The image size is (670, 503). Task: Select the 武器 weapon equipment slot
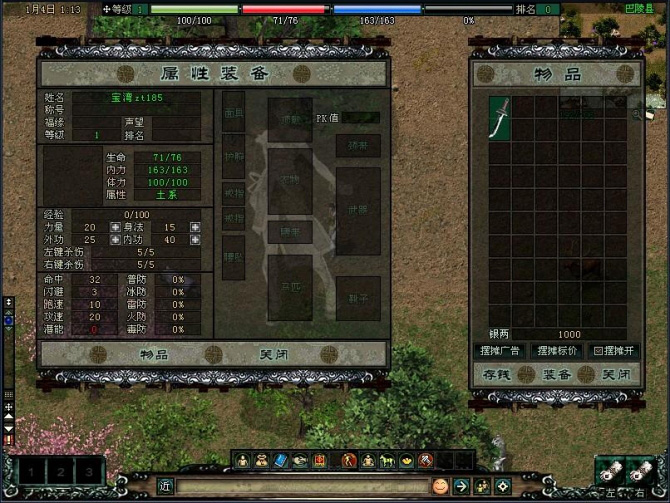357,210
